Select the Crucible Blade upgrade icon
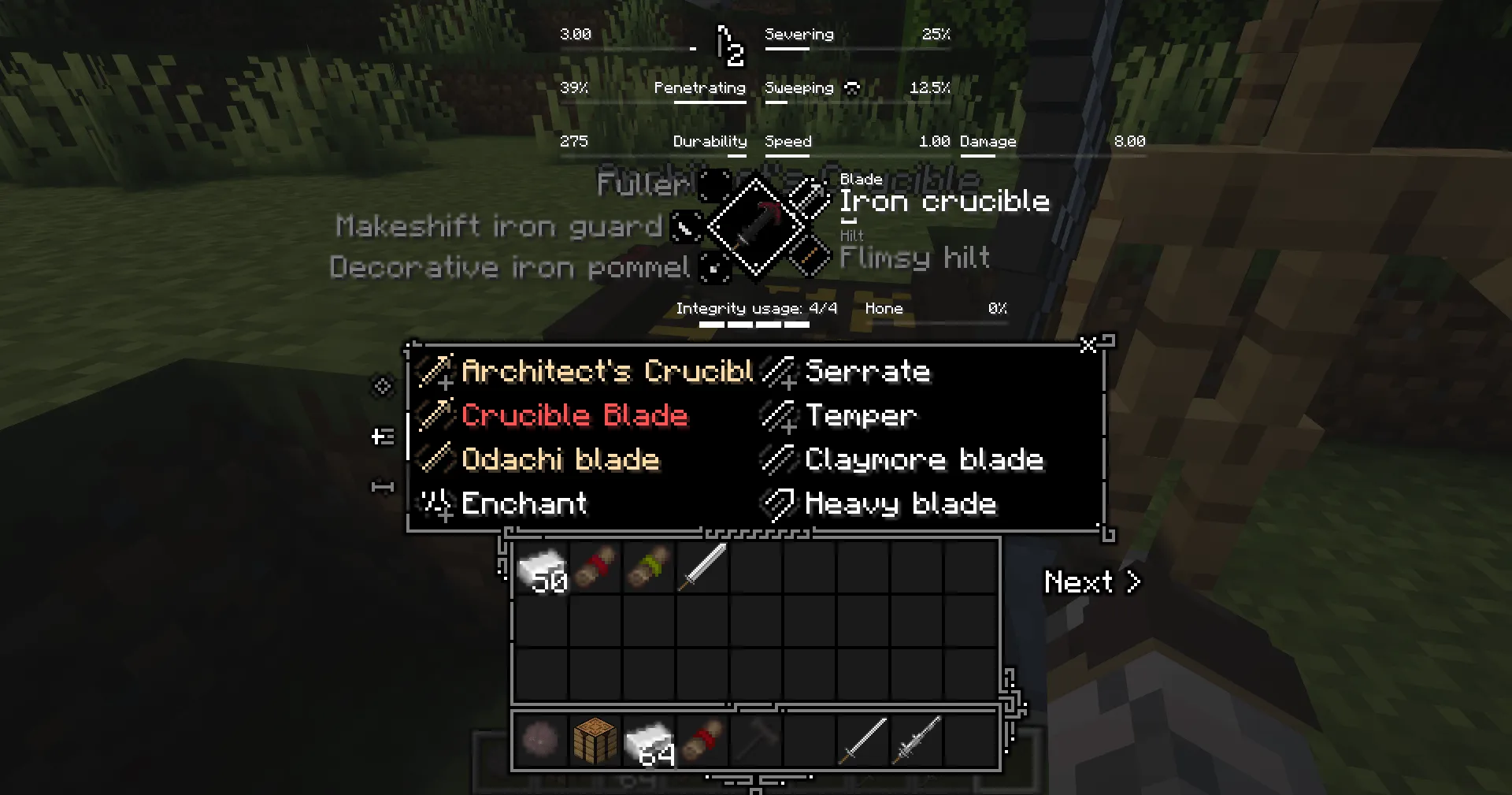Viewport: 1512px width, 795px height. click(436, 415)
